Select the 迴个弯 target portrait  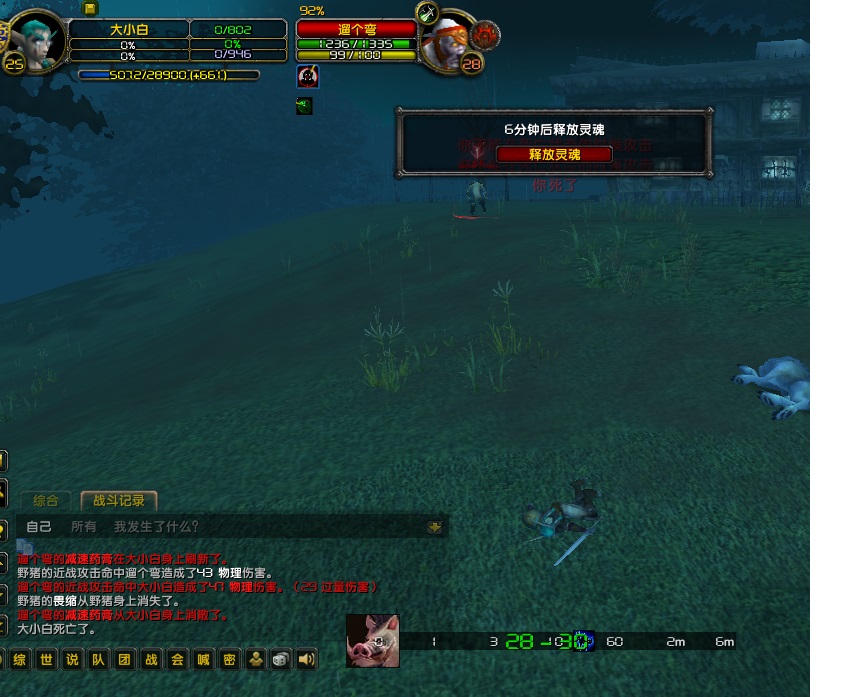(x=447, y=40)
